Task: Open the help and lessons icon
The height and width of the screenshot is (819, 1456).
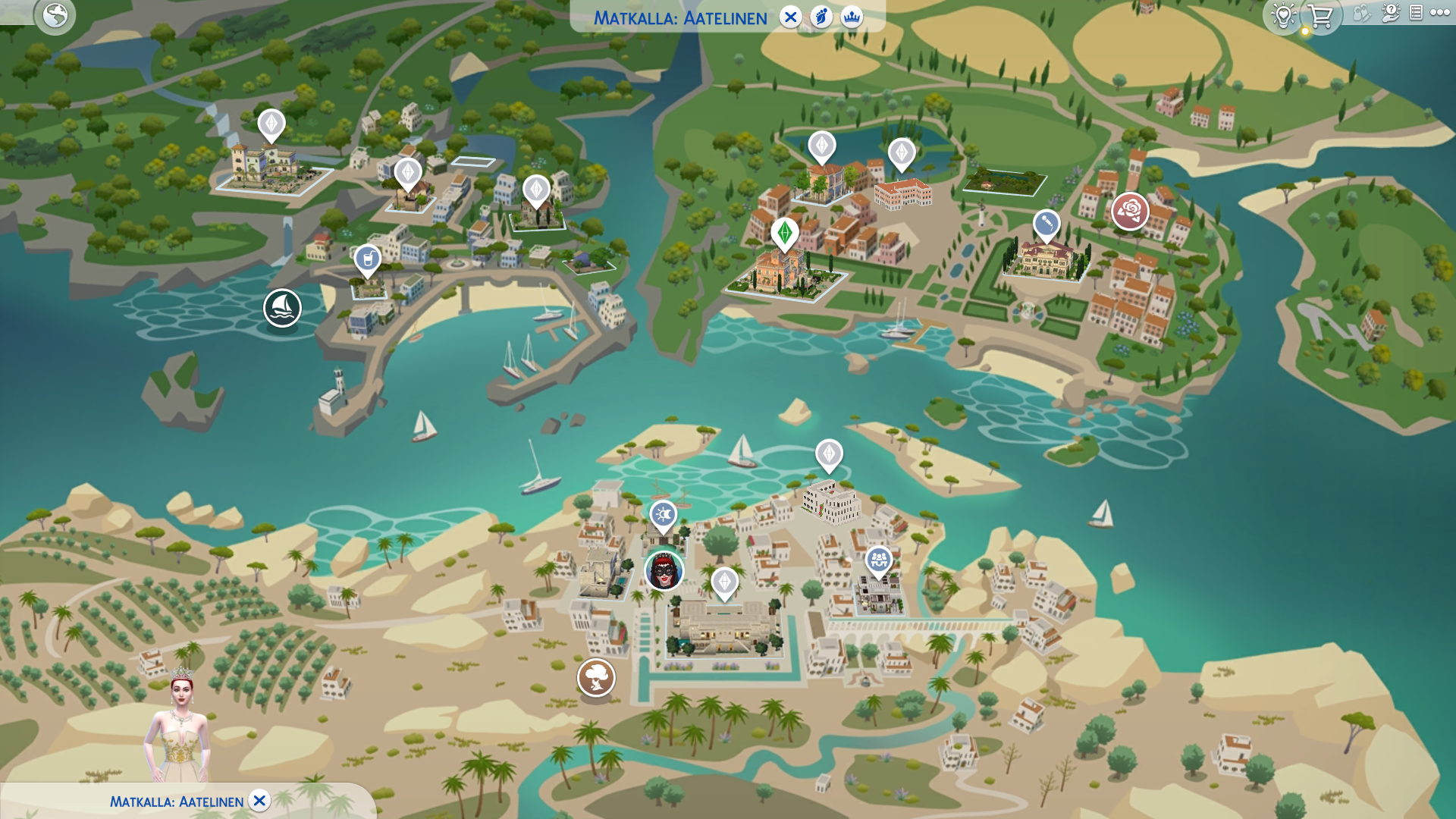Action: pos(1390,13)
